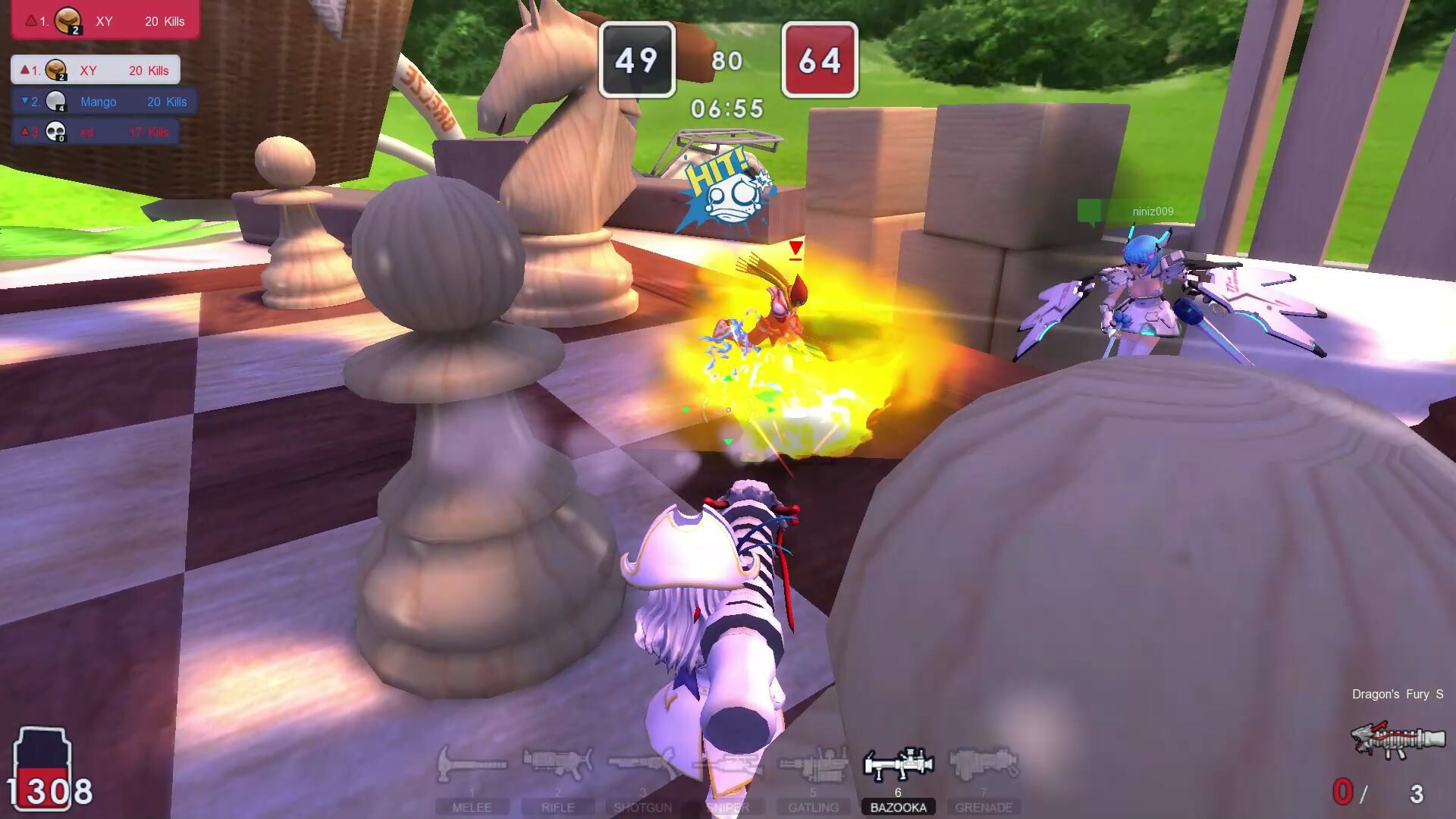Click the Dragon's Fury S weapon icon

pos(1399,739)
